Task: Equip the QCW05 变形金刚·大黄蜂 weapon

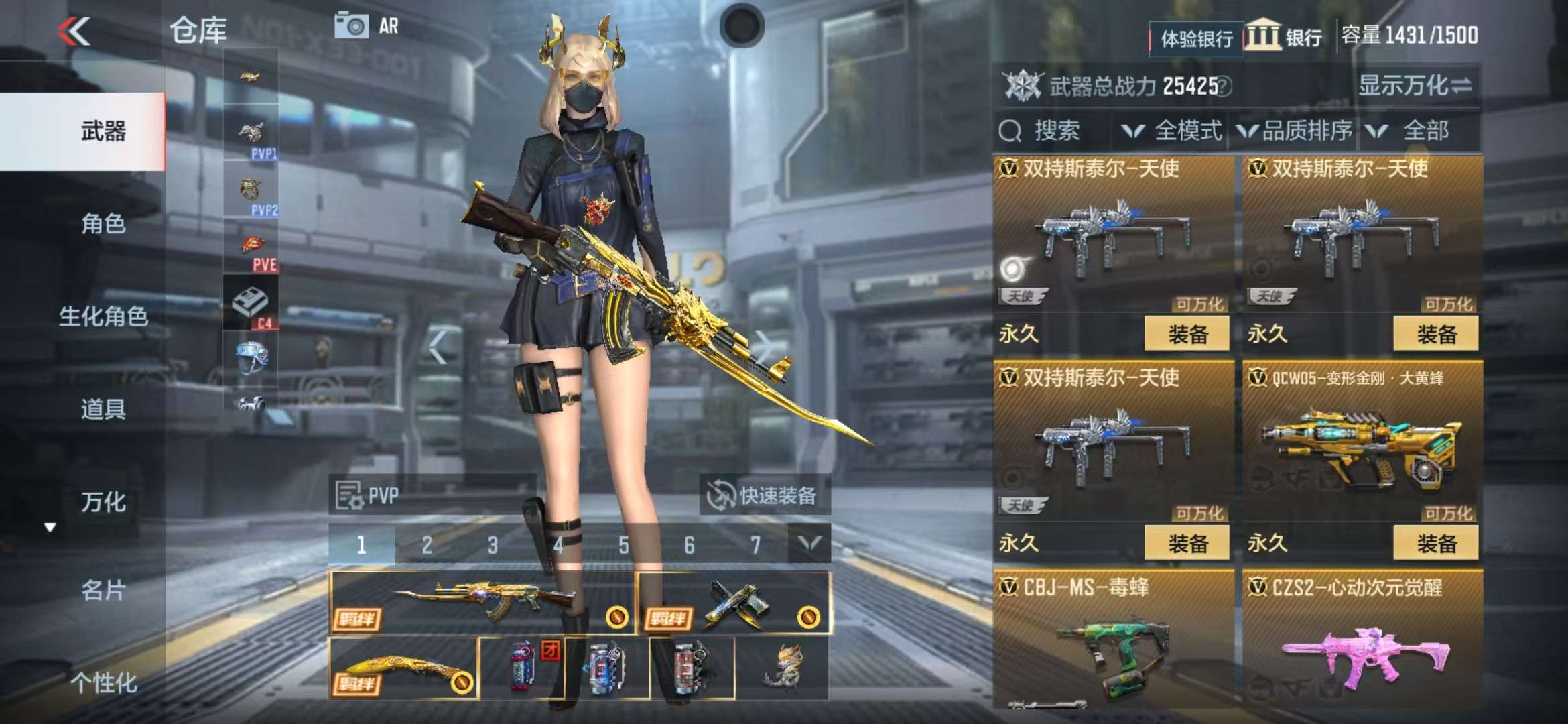Action: tap(1435, 543)
